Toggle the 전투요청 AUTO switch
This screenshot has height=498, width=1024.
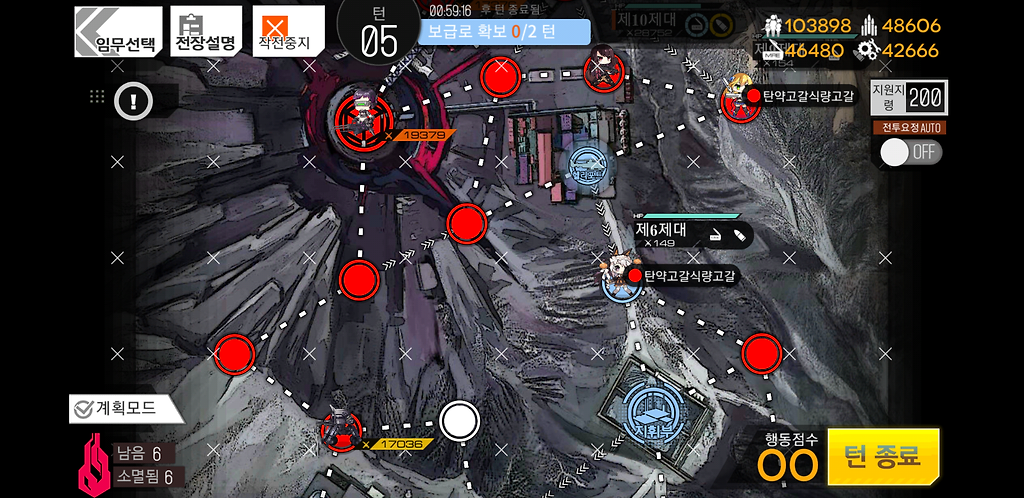coord(910,152)
